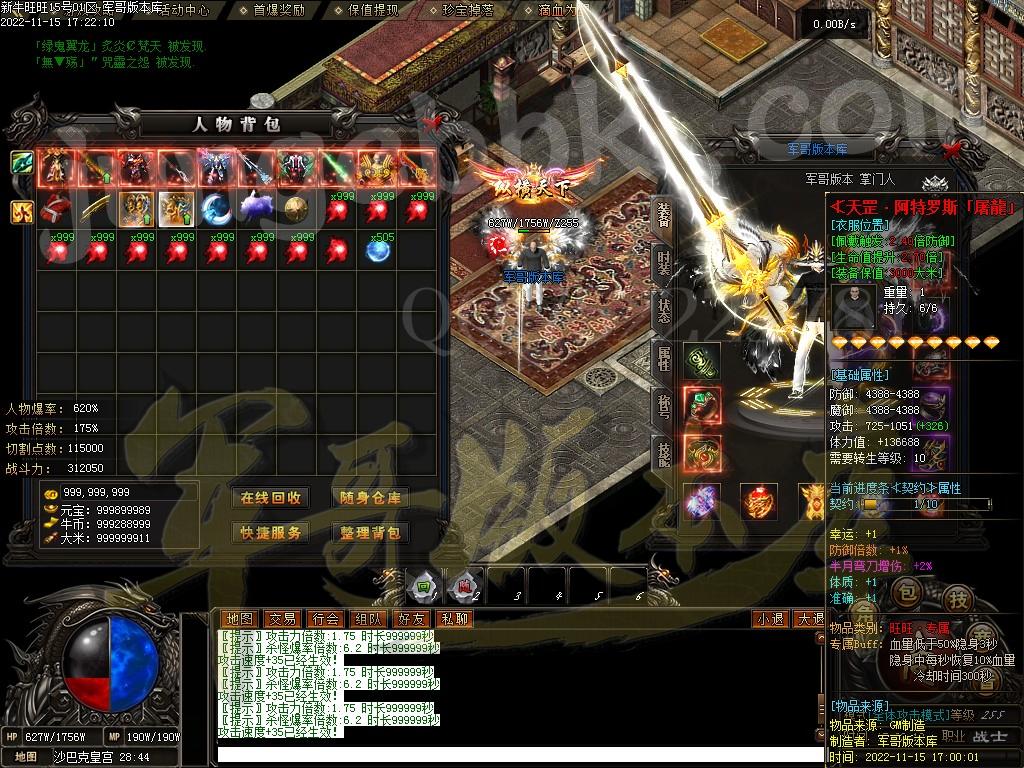This screenshot has height=768, width=1024.
Task: Open the 首爆奖励 first-kill reward menu
Action: click(278, 10)
